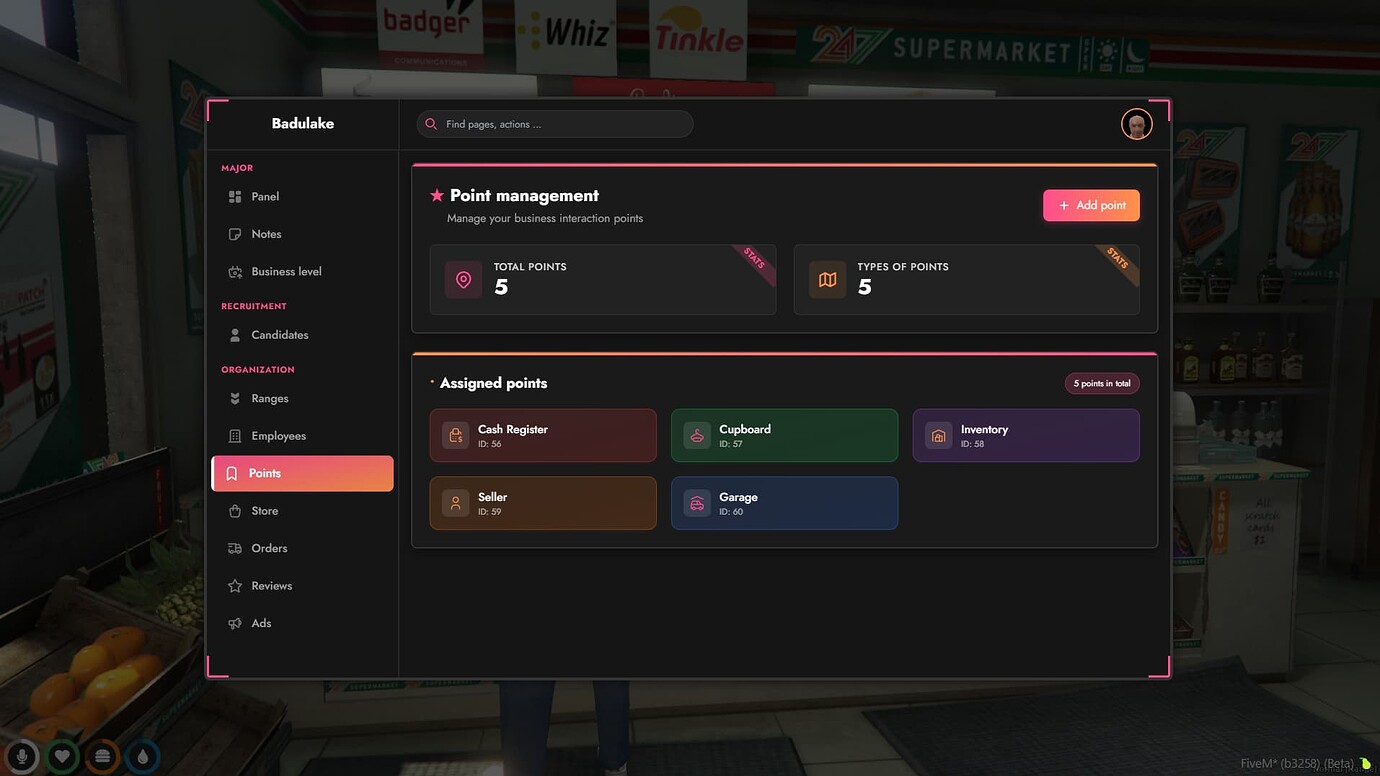Open the Notes page via its icon
This screenshot has width=1380, height=776.
click(x=233, y=233)
